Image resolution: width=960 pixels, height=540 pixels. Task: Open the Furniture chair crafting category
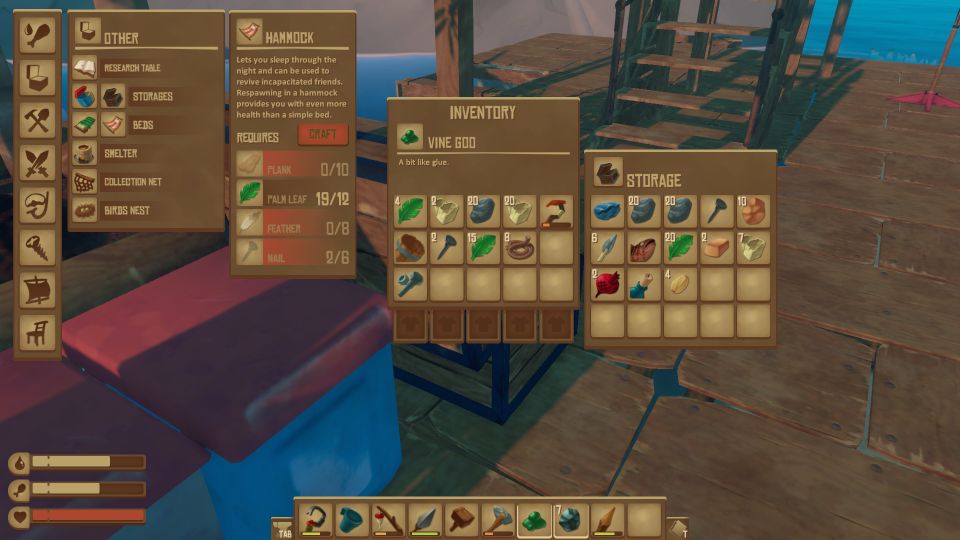pyautogui.click(x=37, y=333)
